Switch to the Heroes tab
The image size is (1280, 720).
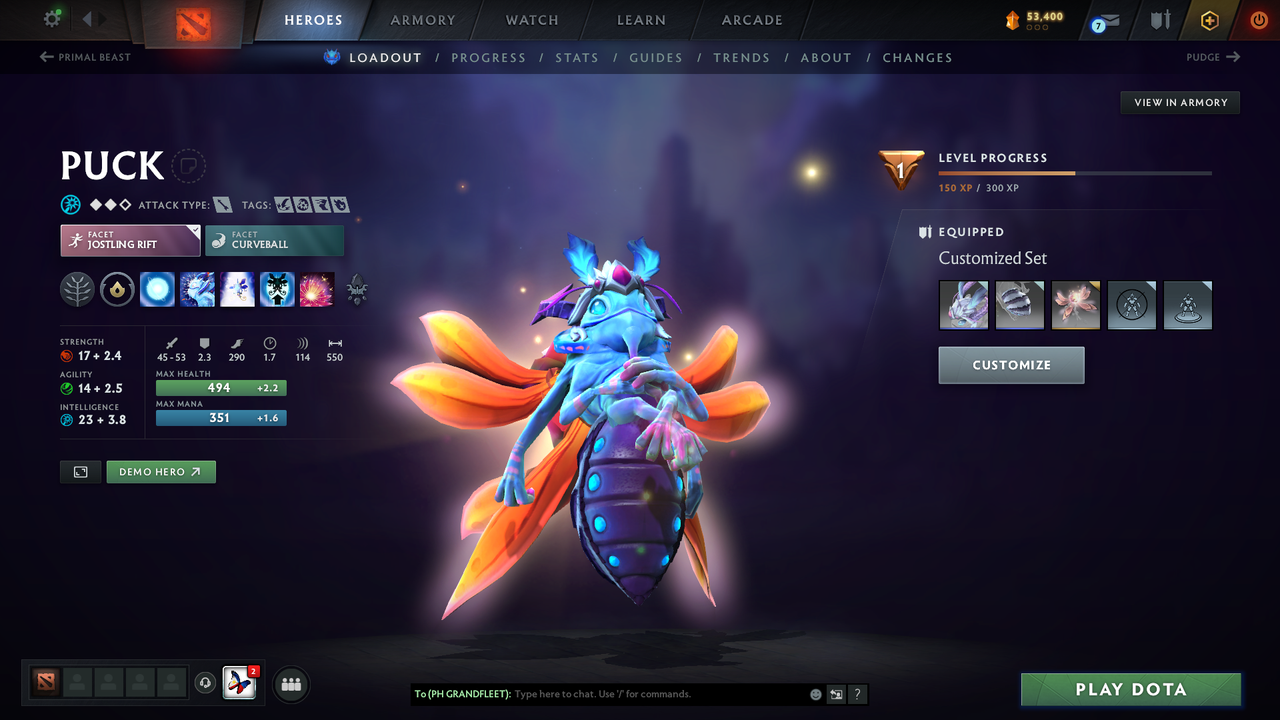(x=313, y=19)
